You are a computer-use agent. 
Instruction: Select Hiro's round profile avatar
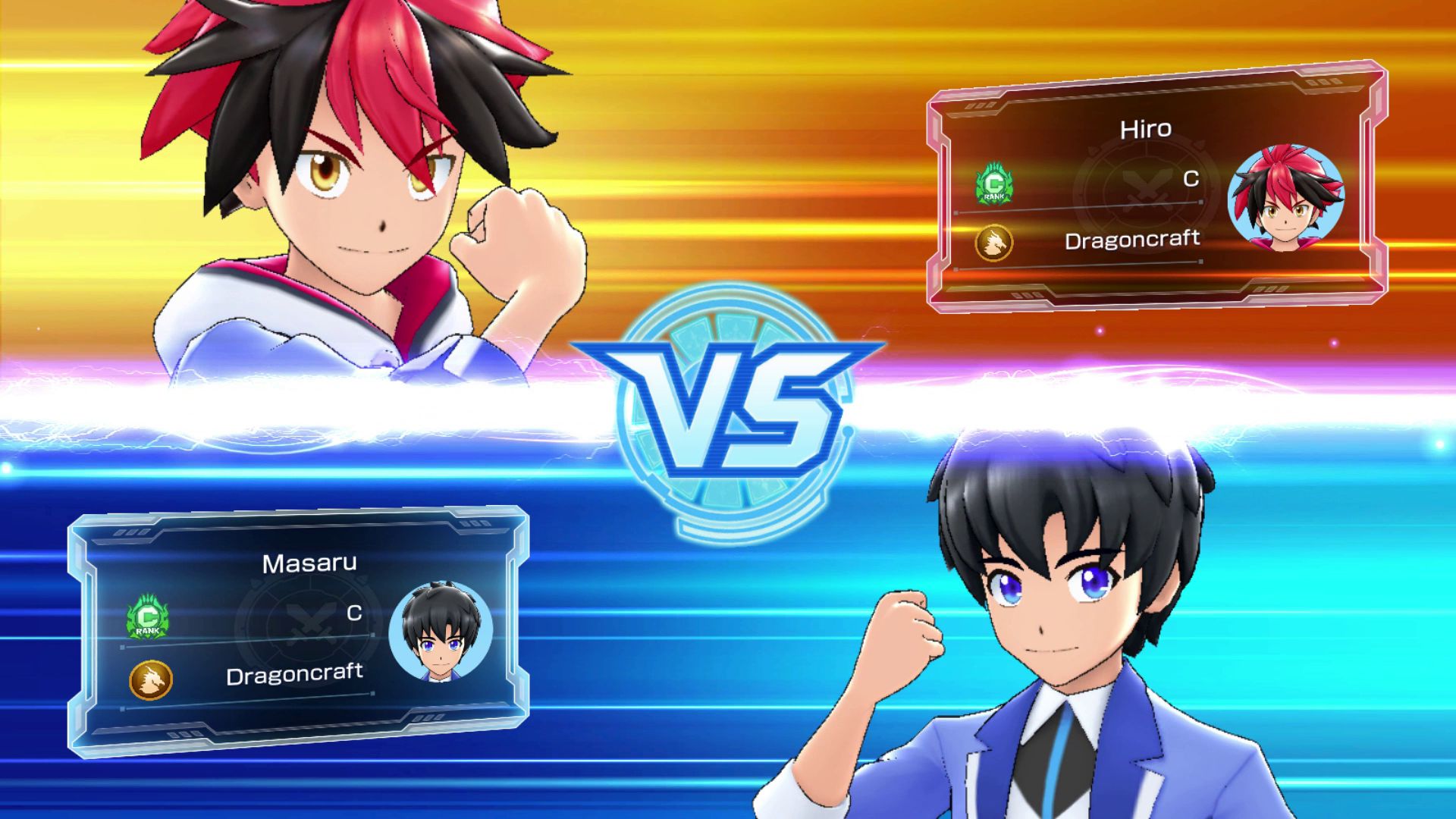[1285, 199]
